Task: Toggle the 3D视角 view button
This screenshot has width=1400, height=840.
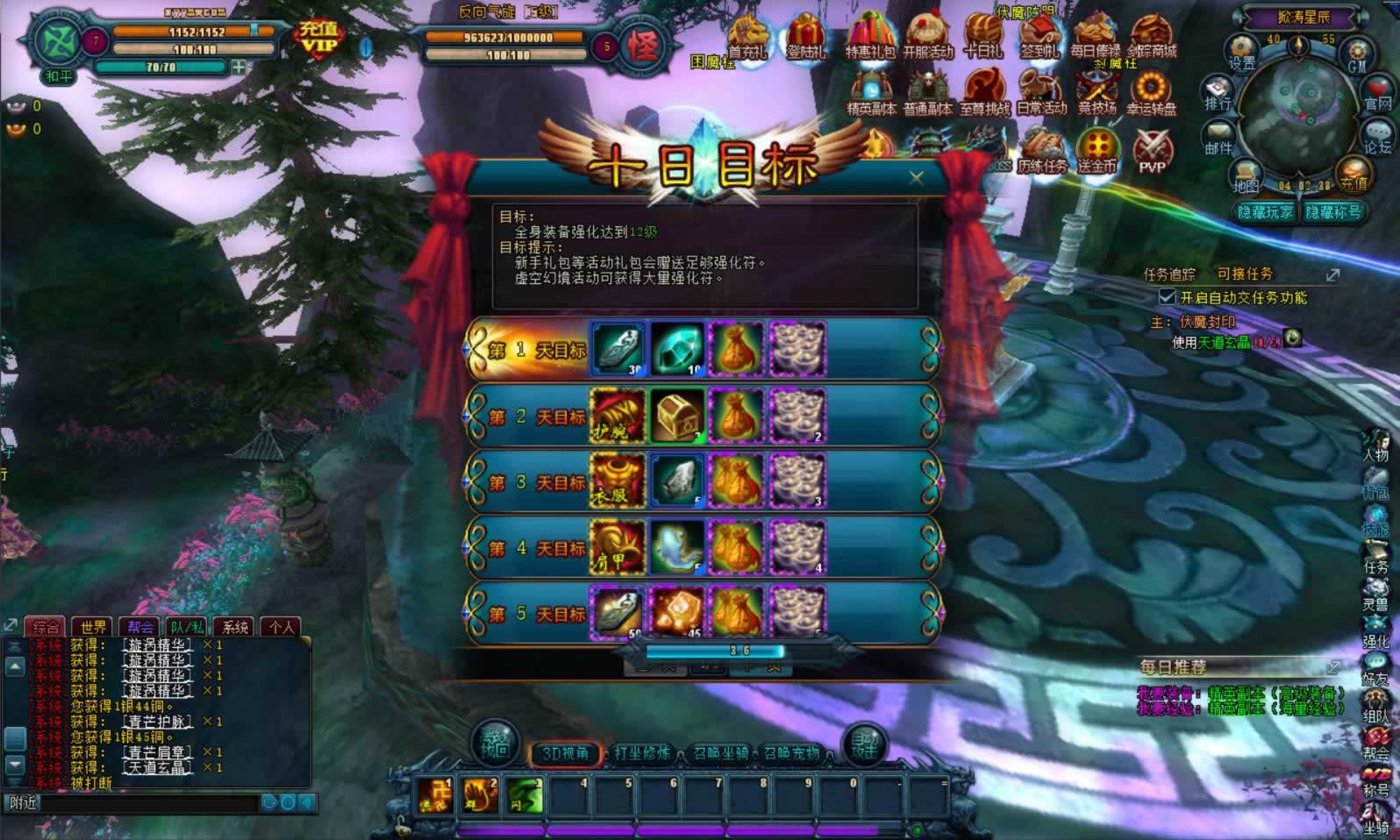Action: pyautogui.click(x=564, y=753)
